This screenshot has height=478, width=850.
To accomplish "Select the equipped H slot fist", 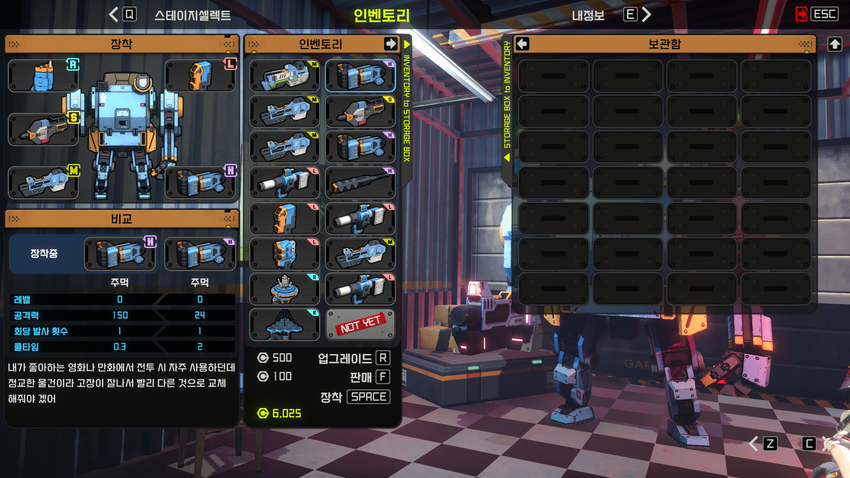I will [200, 183].
